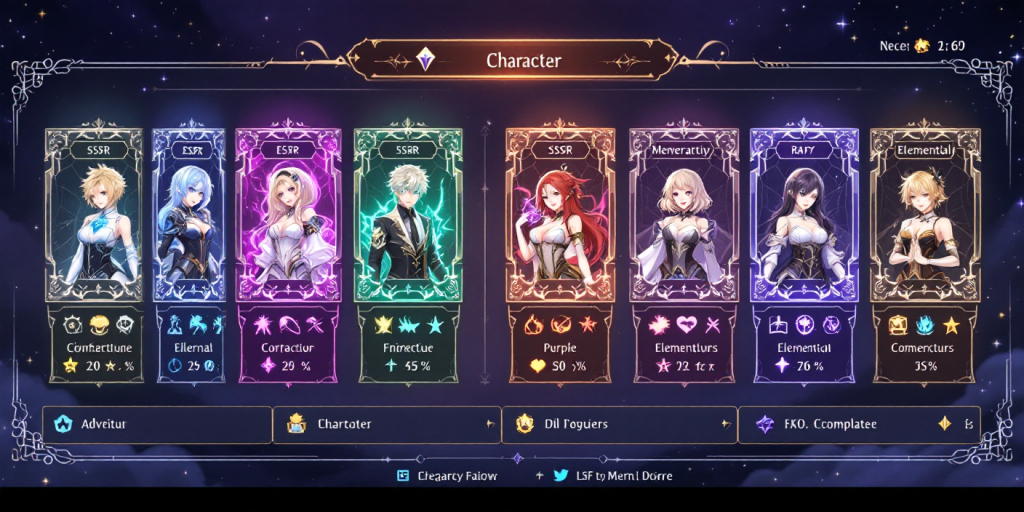Screen dimensions: 1024x512
Task: Open the Fnirectue 45% stats panel
Action: [x=408, y=345]
